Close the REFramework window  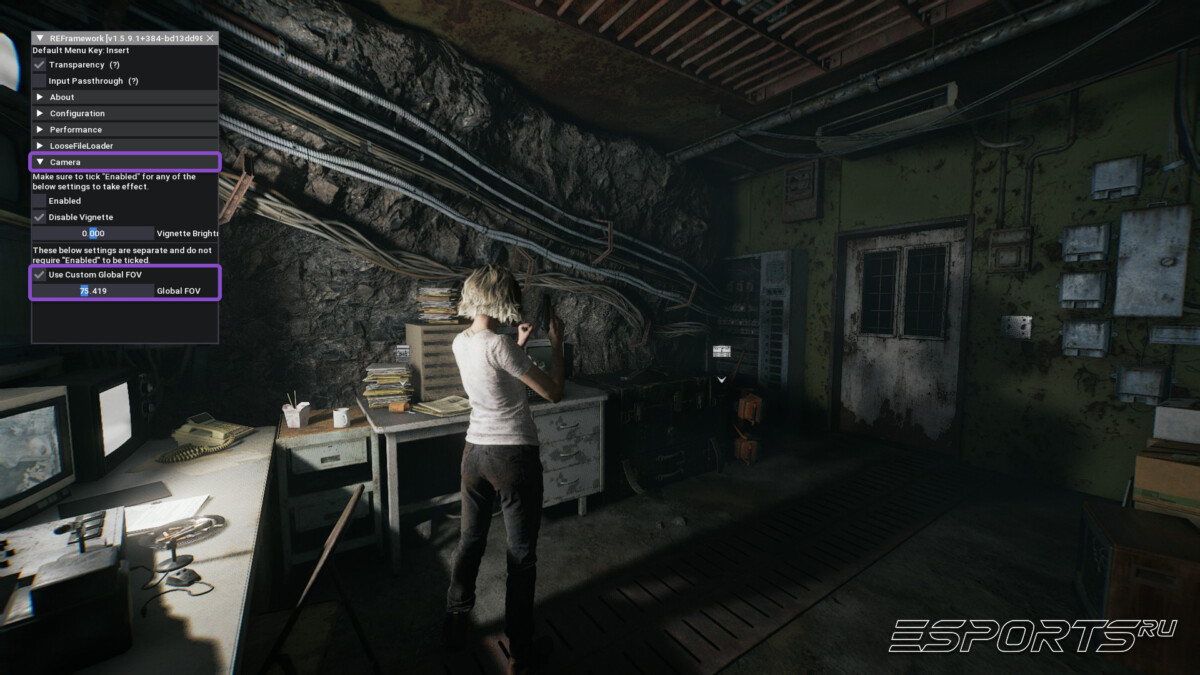(x=210, y=38)
